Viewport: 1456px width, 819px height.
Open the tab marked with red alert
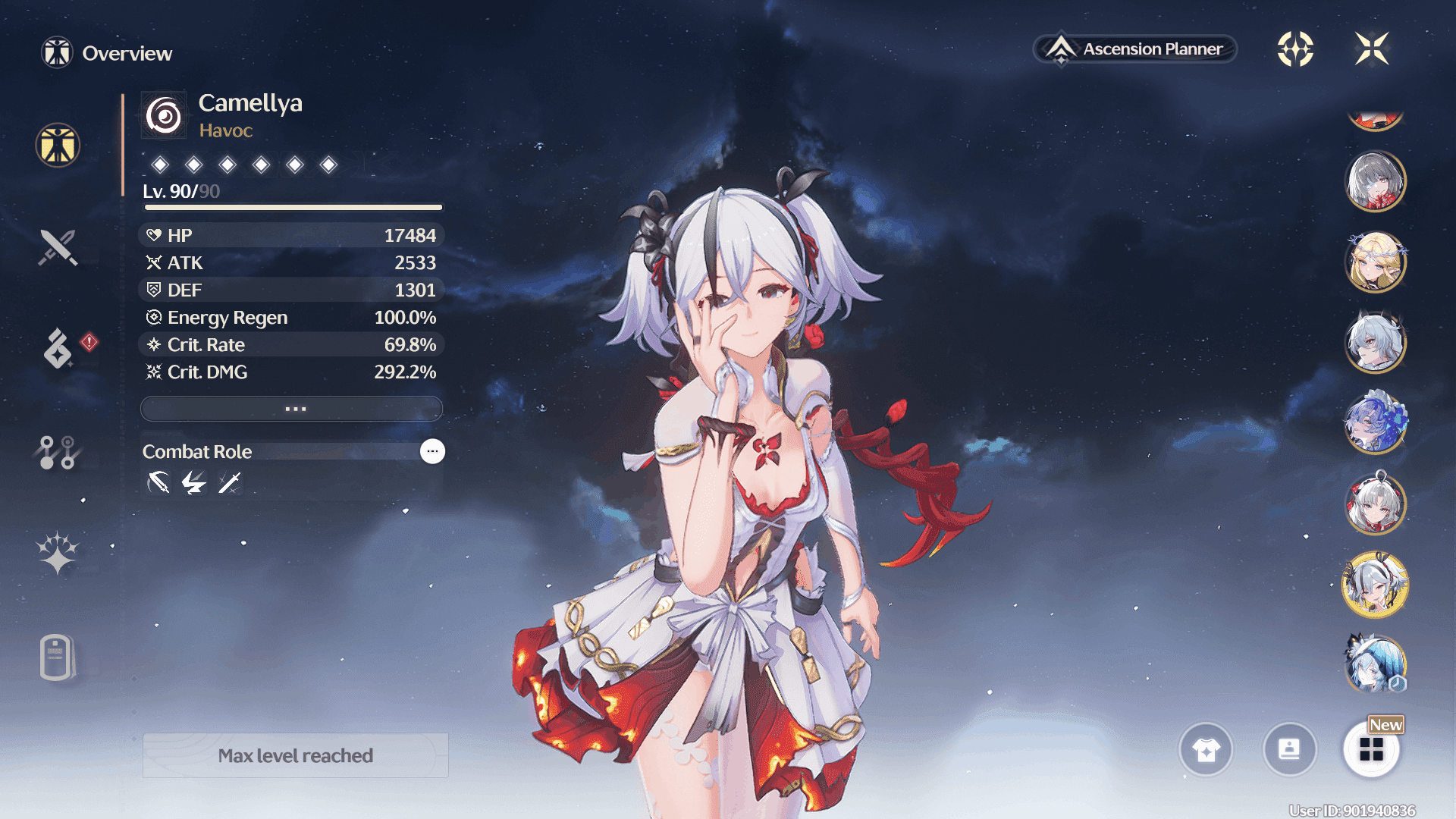[59, 348]
